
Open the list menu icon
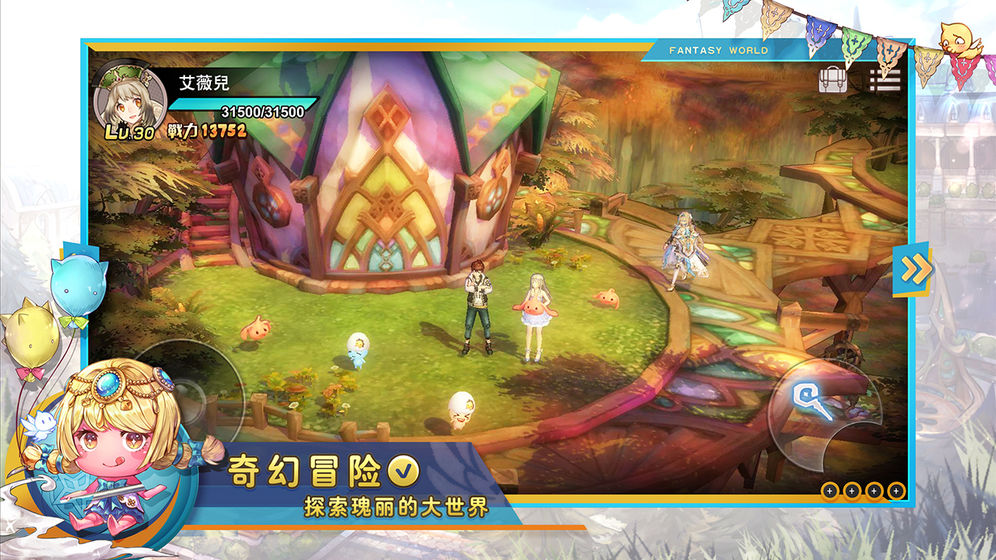click(x=885, y=79)
